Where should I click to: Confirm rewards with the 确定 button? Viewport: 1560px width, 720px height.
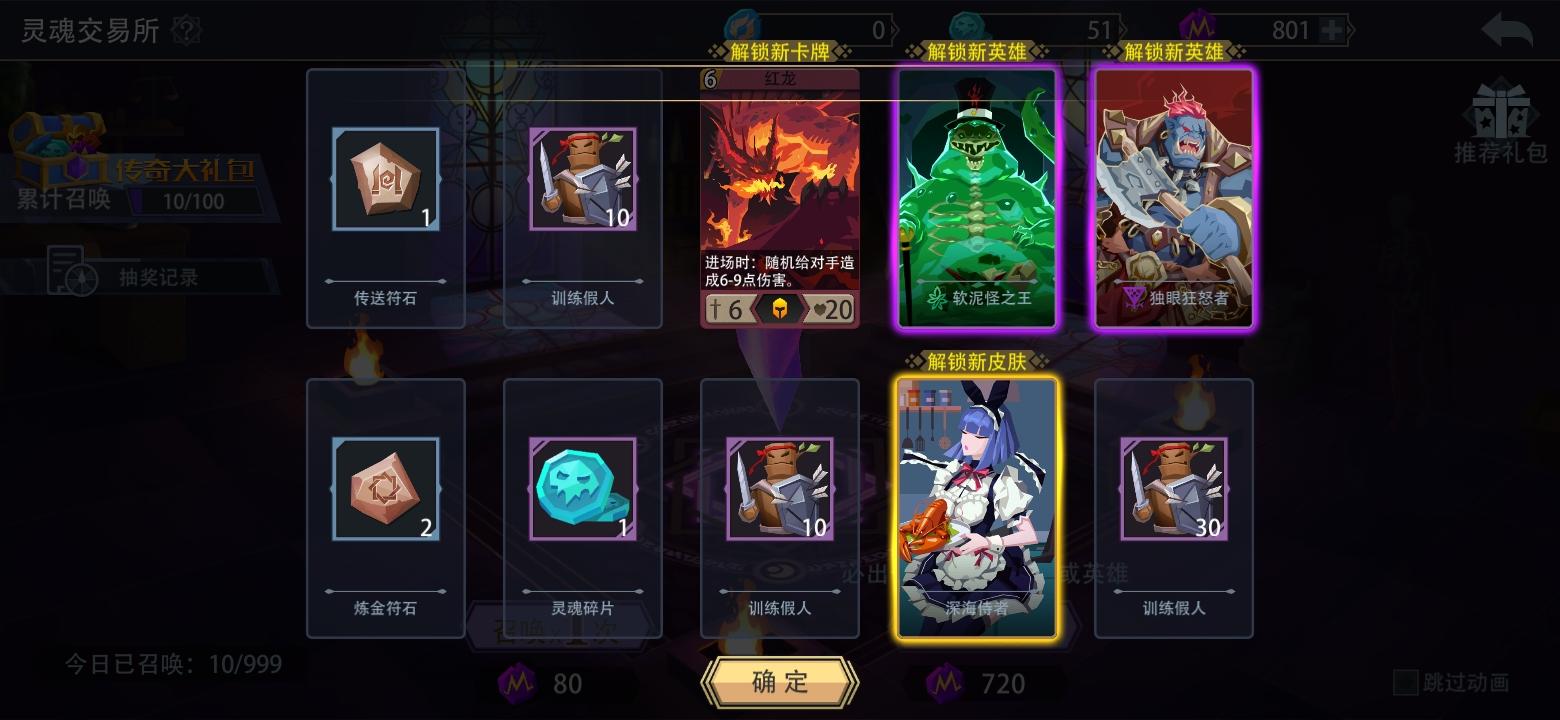(781, 683)
